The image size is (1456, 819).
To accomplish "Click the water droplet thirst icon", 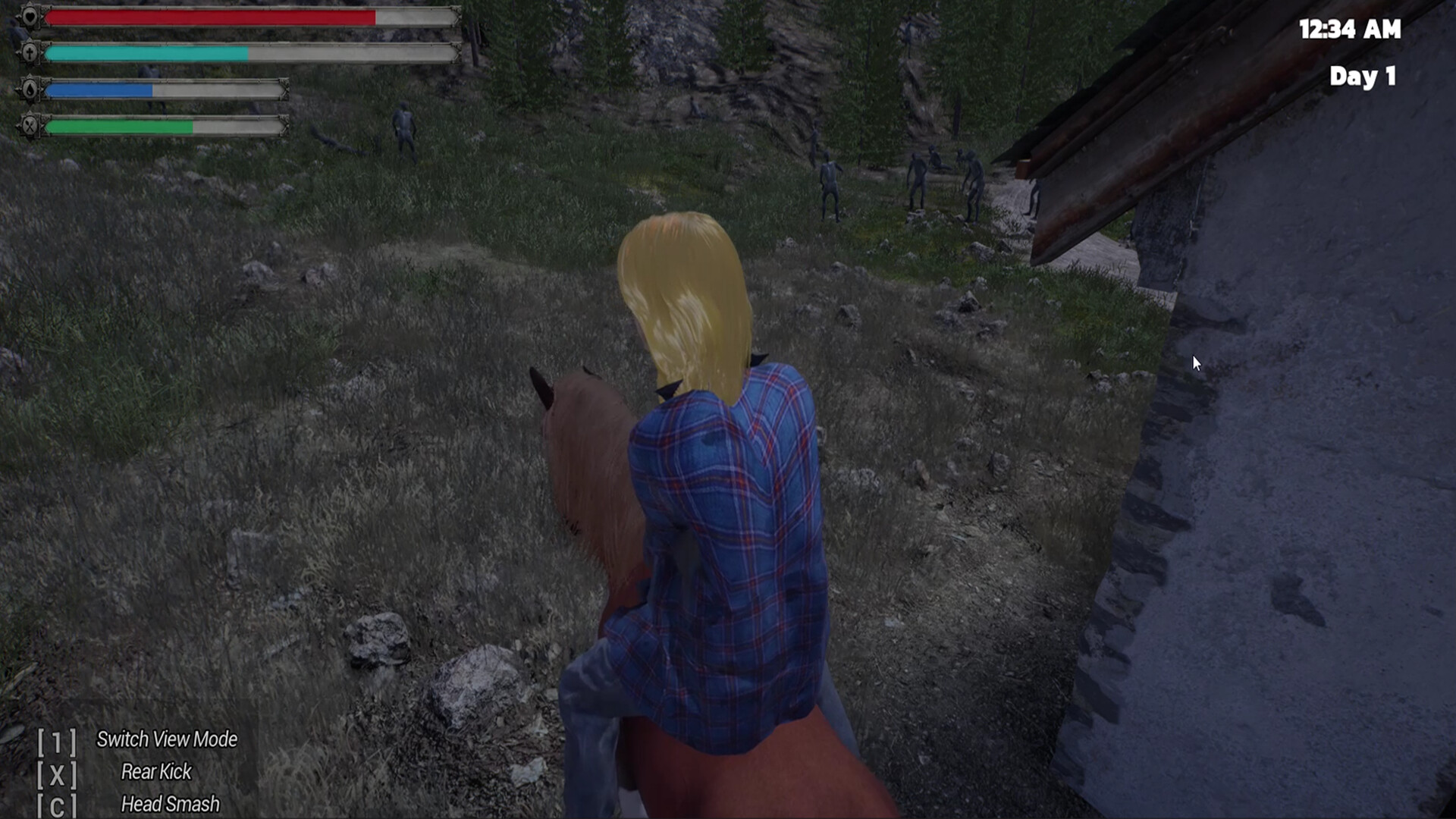I will tap(30, 90).
